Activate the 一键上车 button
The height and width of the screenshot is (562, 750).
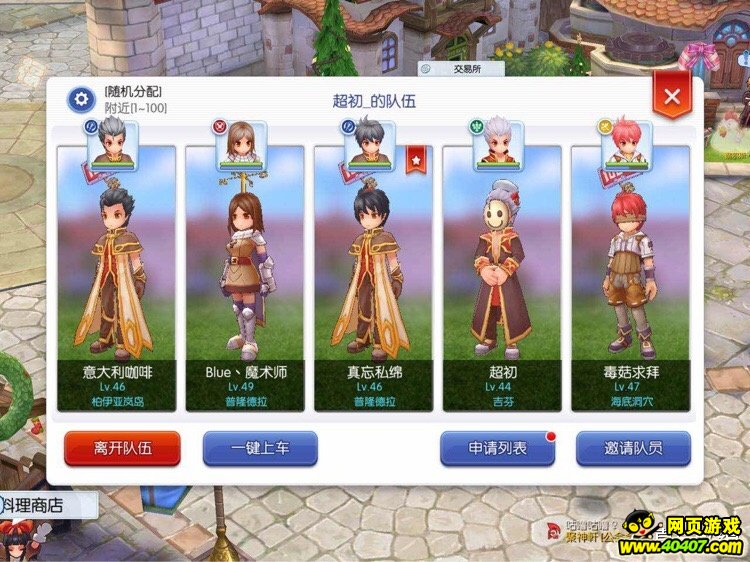tap(260, 448)
